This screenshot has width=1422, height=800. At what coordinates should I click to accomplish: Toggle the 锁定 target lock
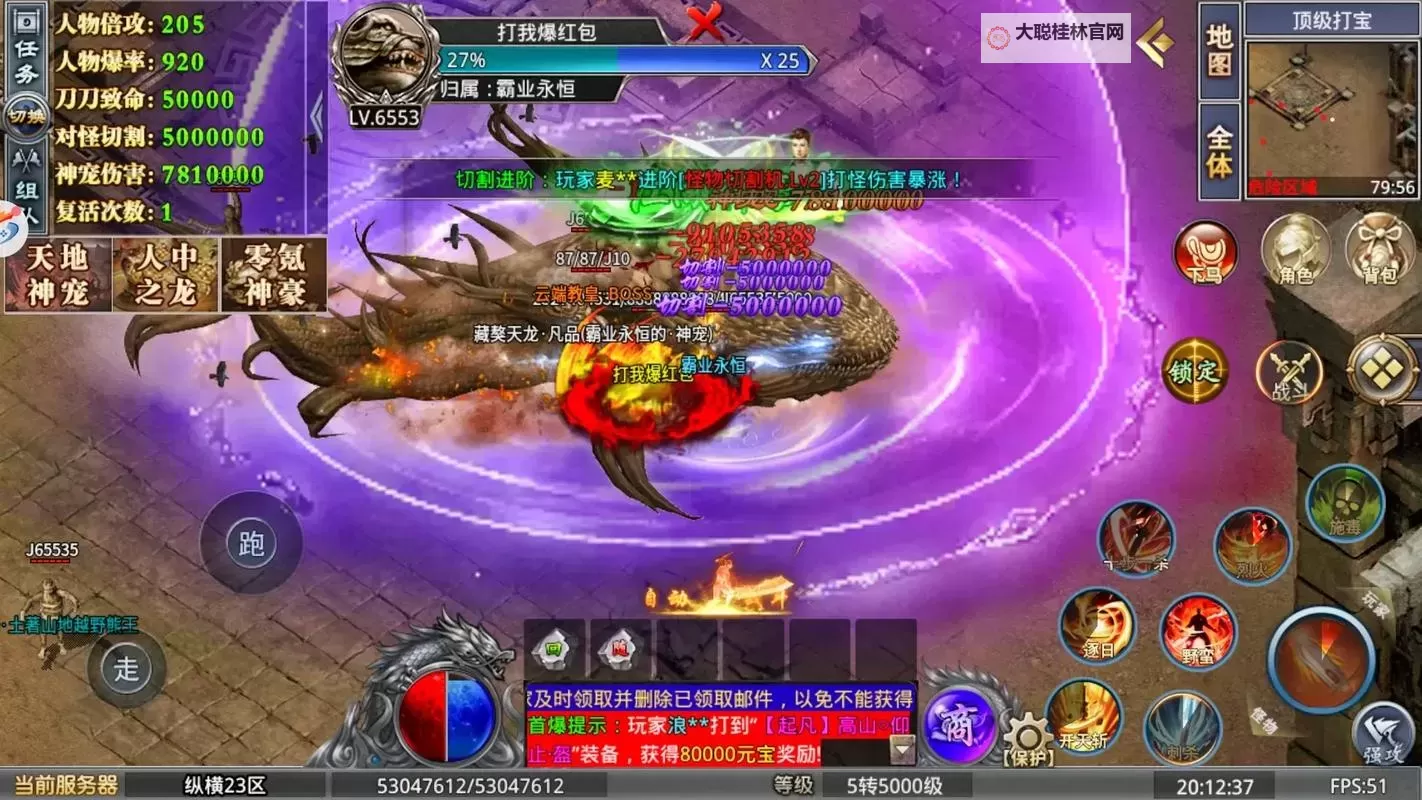click(x=1197, y=370)
